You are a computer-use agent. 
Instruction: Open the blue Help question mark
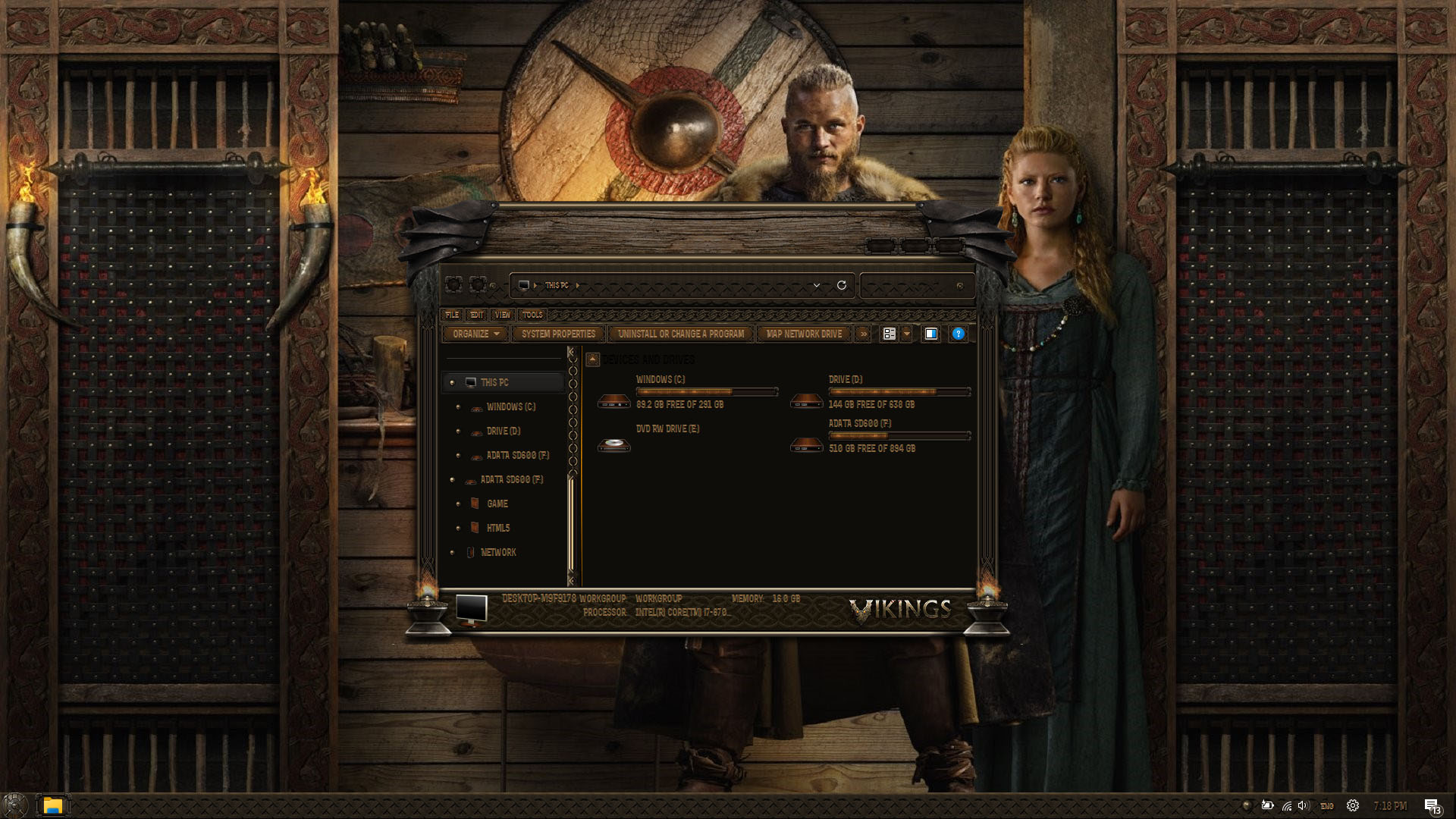point(959,334)
